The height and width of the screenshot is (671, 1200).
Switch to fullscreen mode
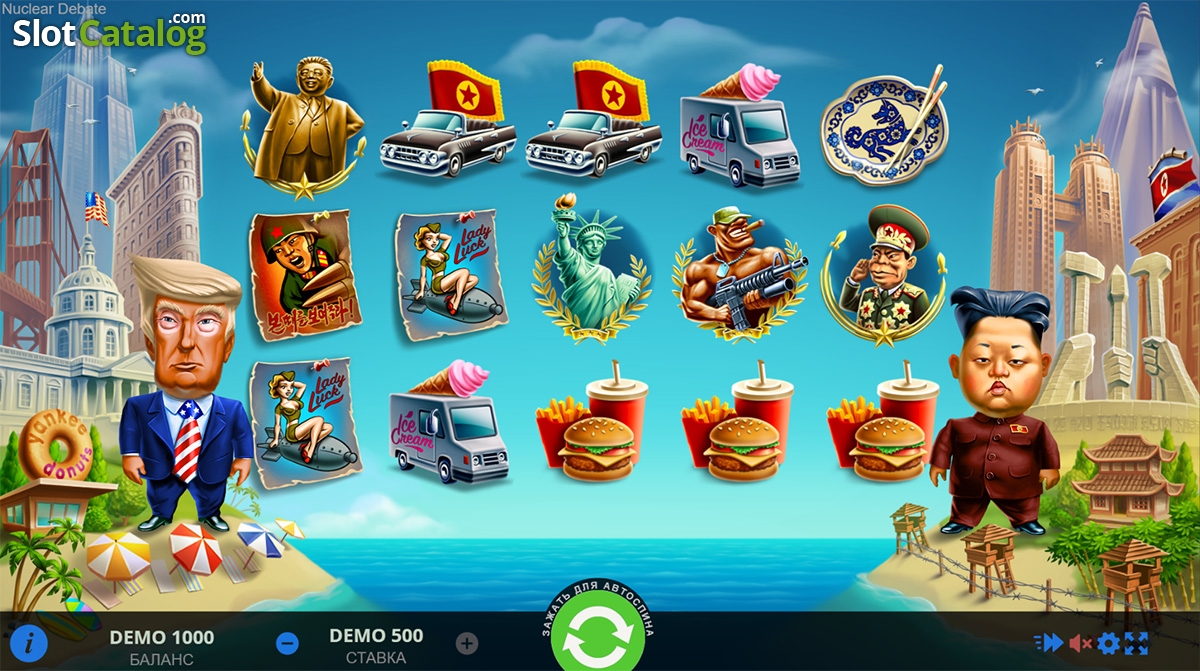point(1137,643)
